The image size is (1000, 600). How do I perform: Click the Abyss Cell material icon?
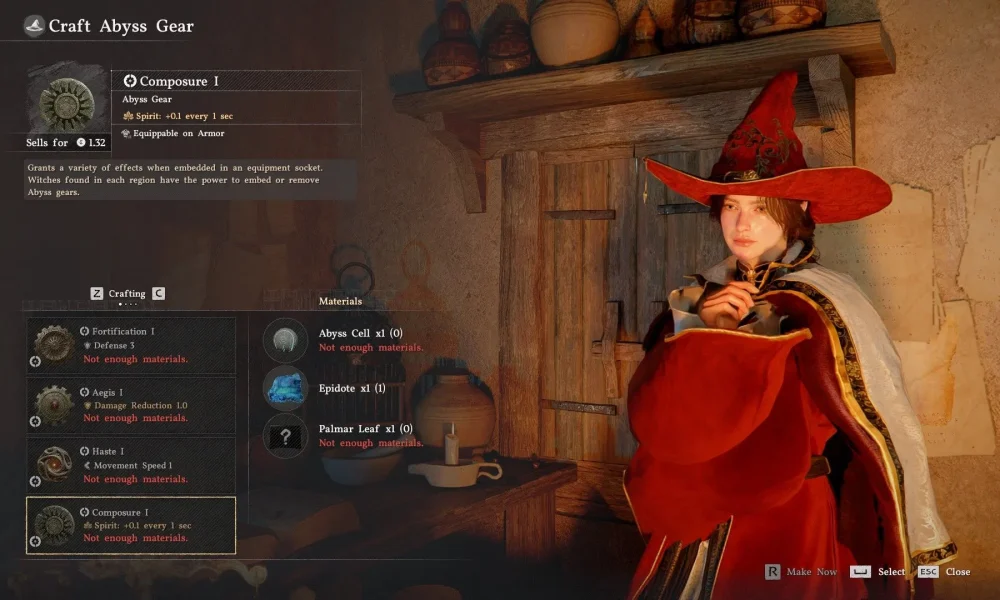coord(285,340)
